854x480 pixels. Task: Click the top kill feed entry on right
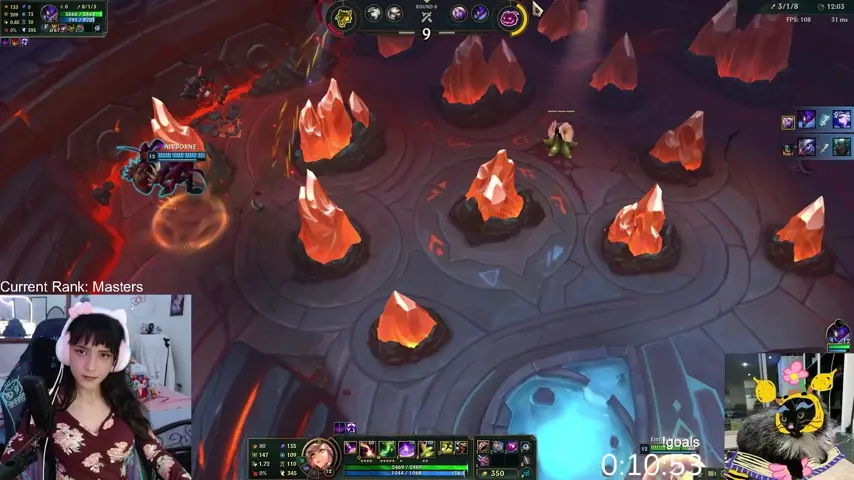817,120
